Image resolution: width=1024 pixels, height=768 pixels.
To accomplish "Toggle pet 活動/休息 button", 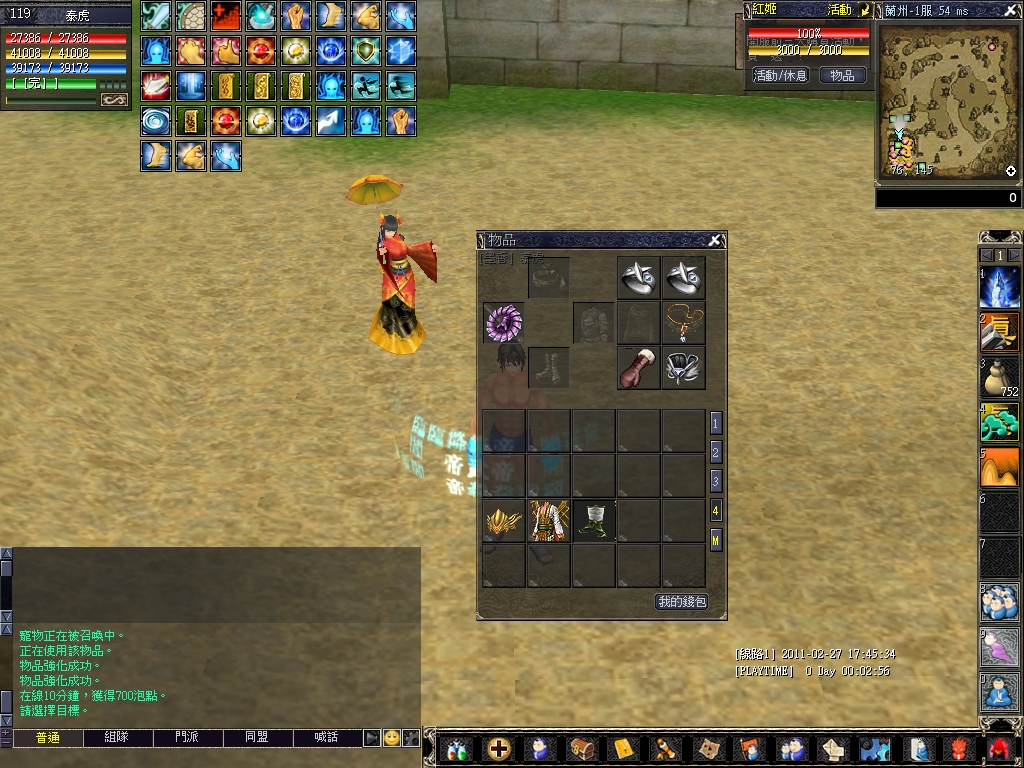I will click(780, 75).
